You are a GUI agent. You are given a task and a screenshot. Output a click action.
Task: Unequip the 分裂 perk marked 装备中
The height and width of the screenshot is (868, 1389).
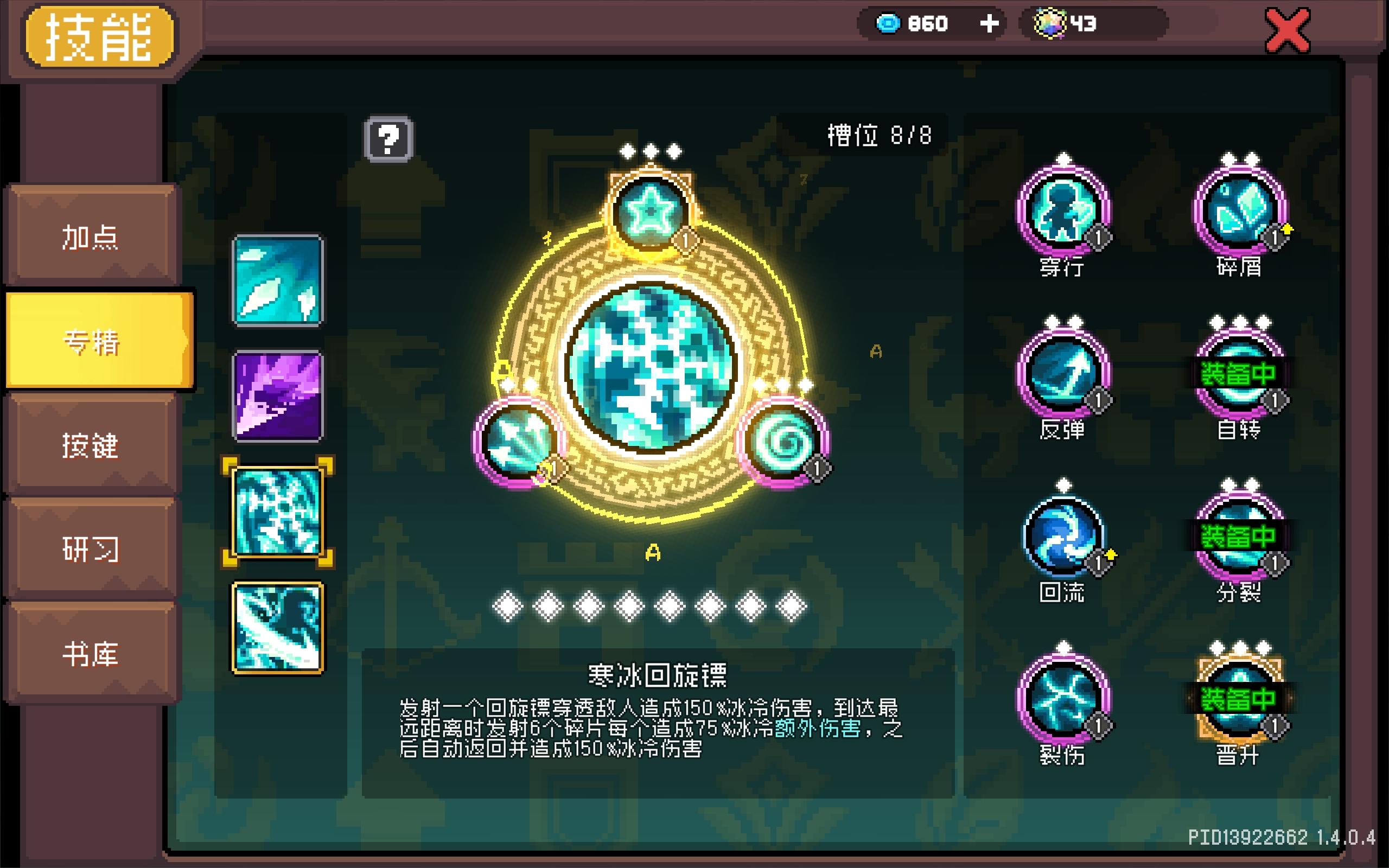click(x=1240, y=537)
